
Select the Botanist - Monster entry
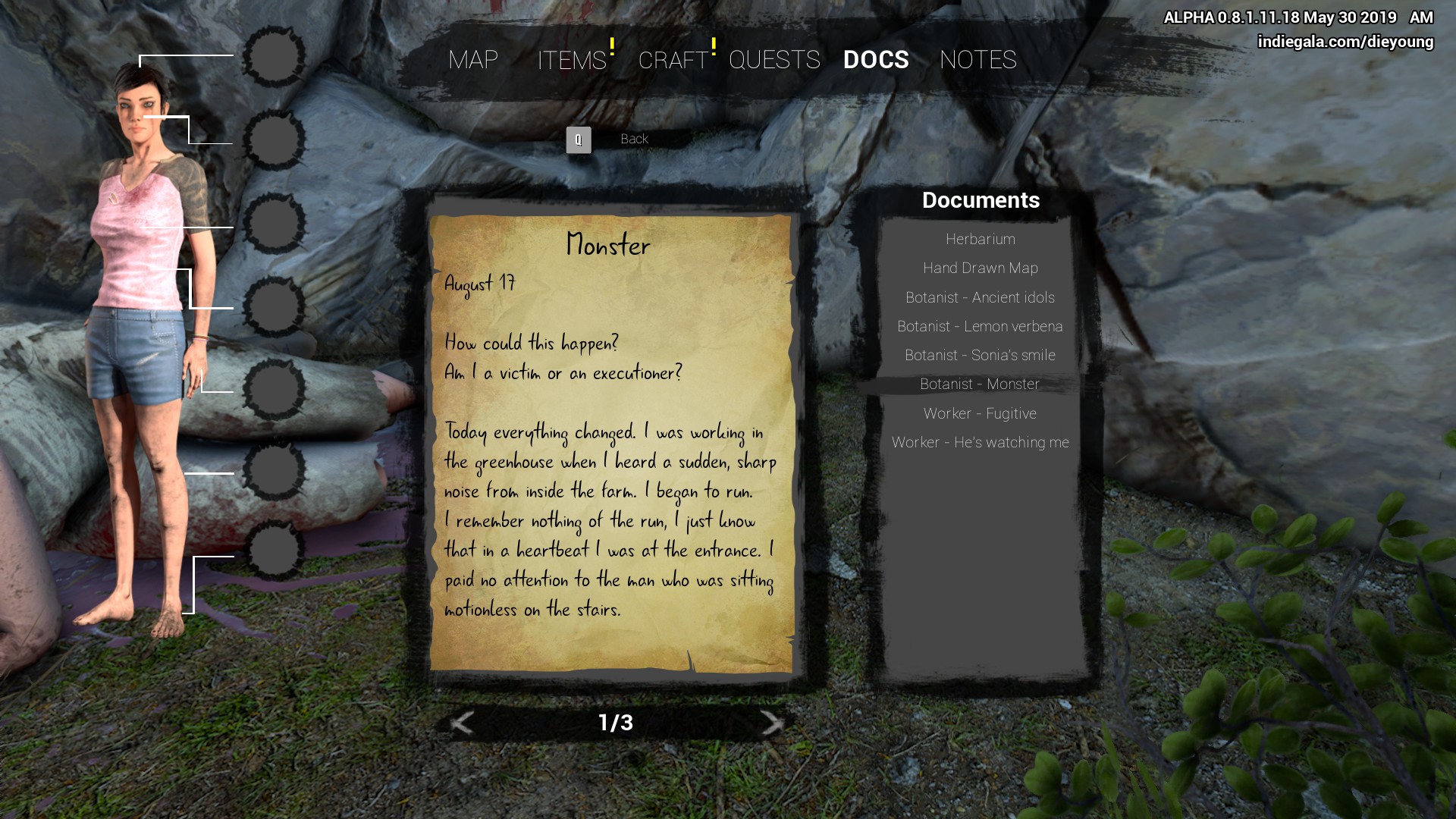[980, 384]
